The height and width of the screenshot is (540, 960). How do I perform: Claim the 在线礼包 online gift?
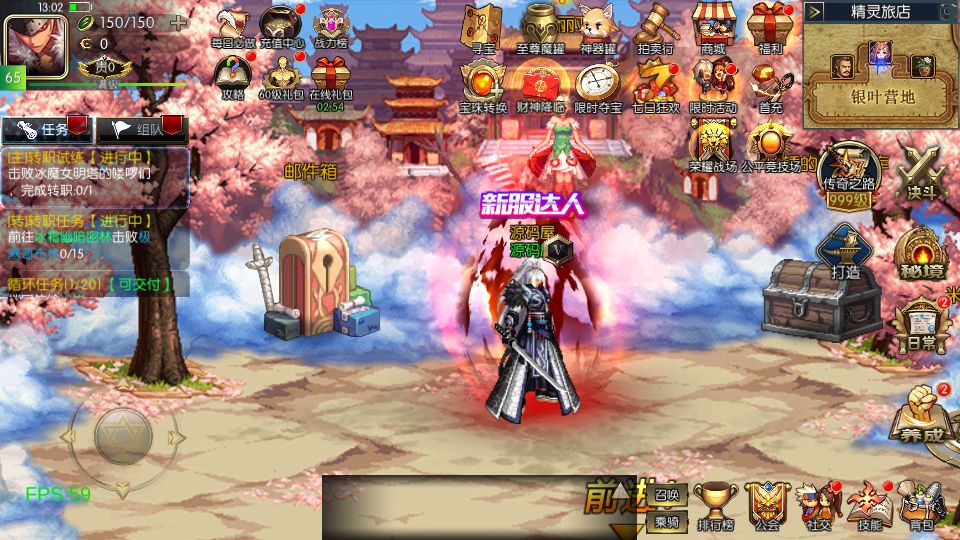[x=331, y=77]
